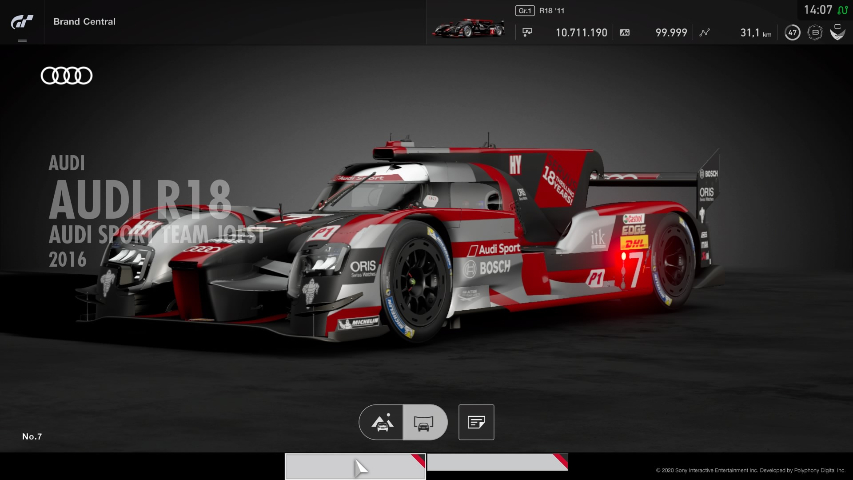Open the current car thumbnail in header
Image resolution: width=853 pixels, height=480 pixels.
pos(468,26)
